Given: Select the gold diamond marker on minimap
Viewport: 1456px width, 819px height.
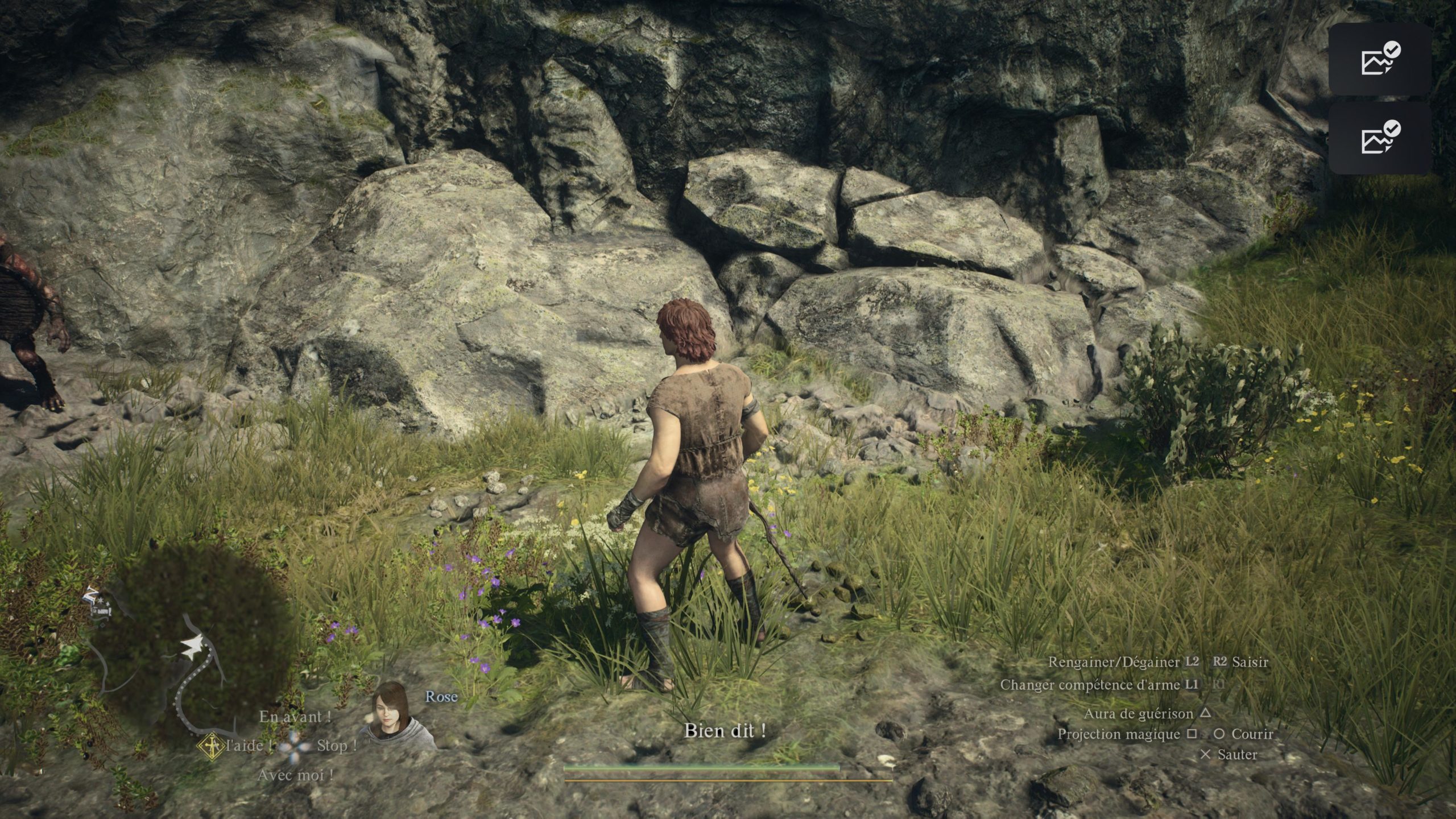Looking at the screenshot, I should [x=211, y=746].
